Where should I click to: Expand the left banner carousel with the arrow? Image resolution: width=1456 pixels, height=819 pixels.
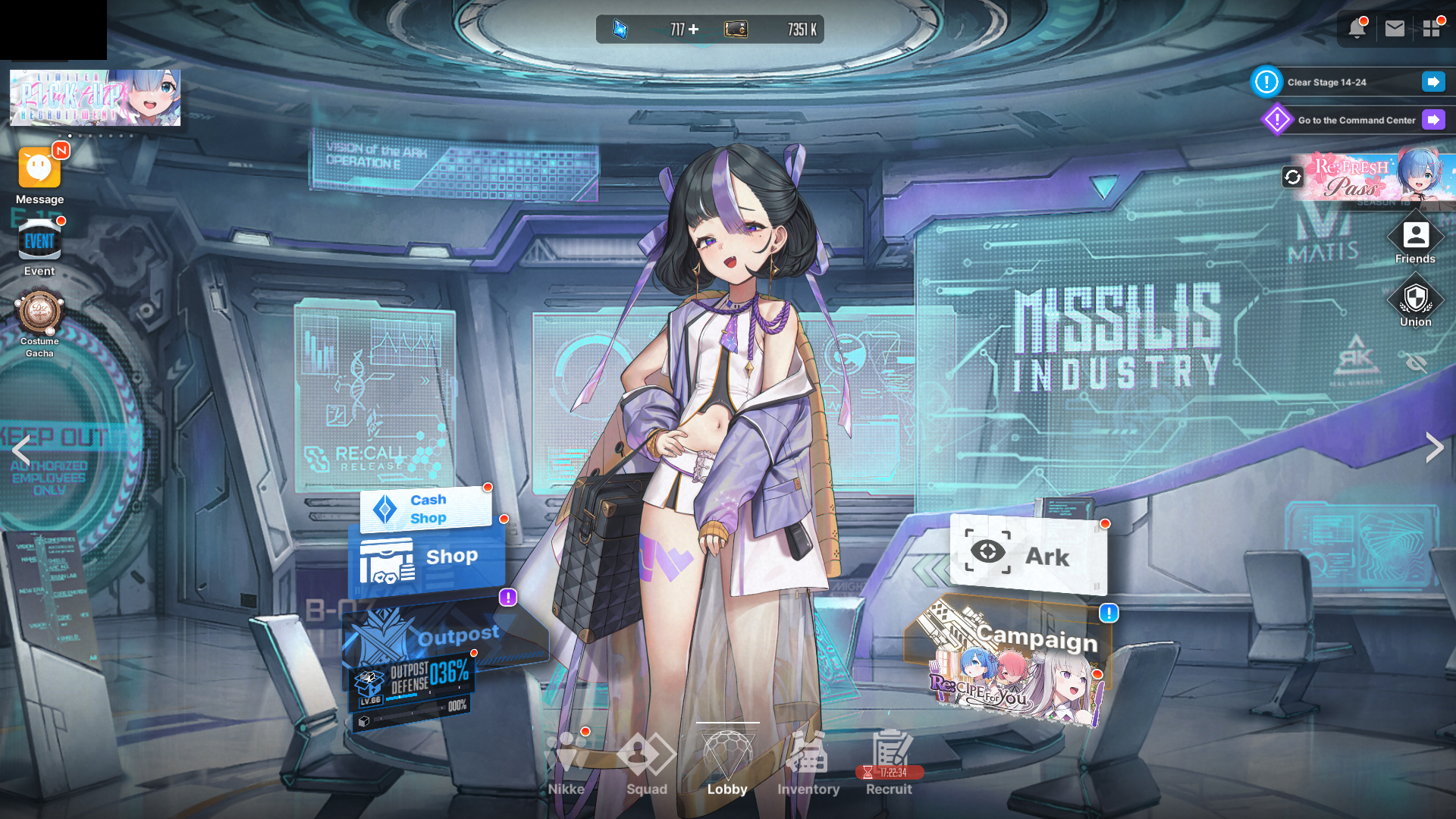coord(23,449)
